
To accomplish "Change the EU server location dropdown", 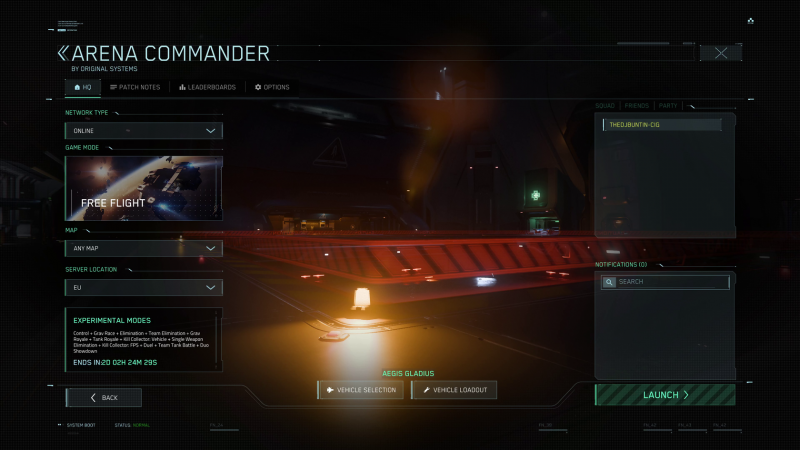I will point(144,288).
